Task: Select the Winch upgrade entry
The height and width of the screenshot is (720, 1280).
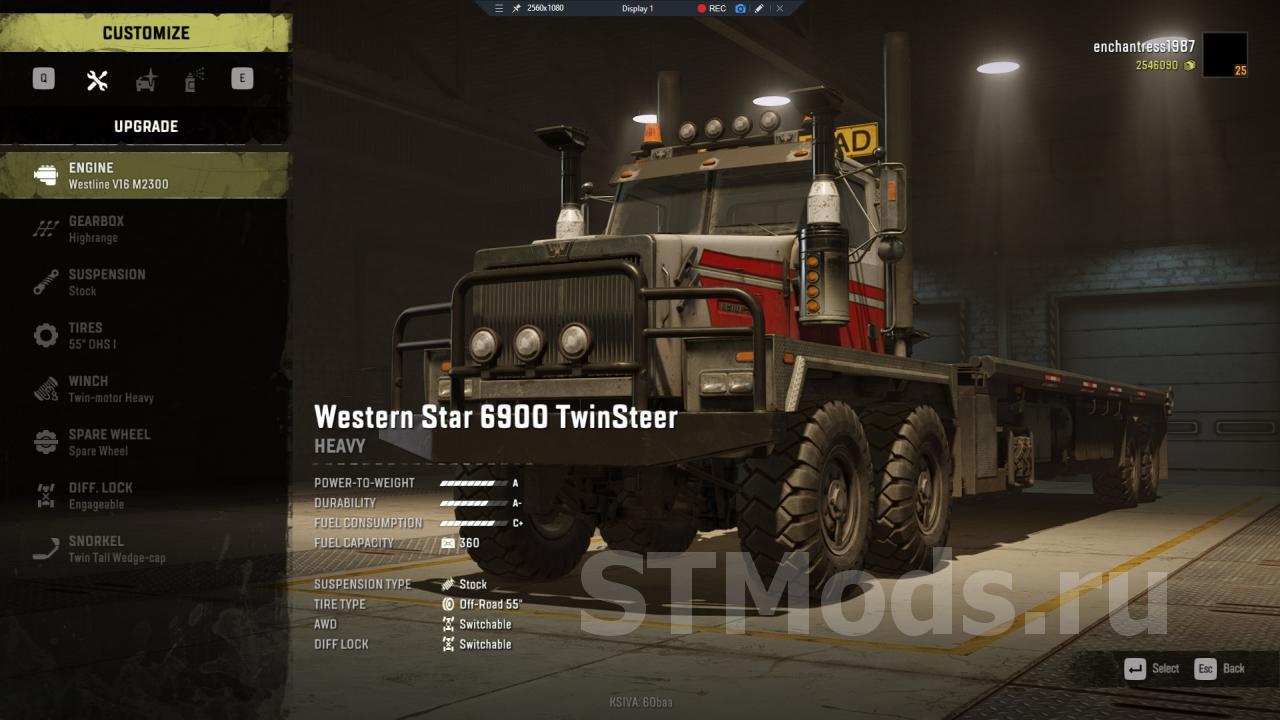Action: [145, 389]
